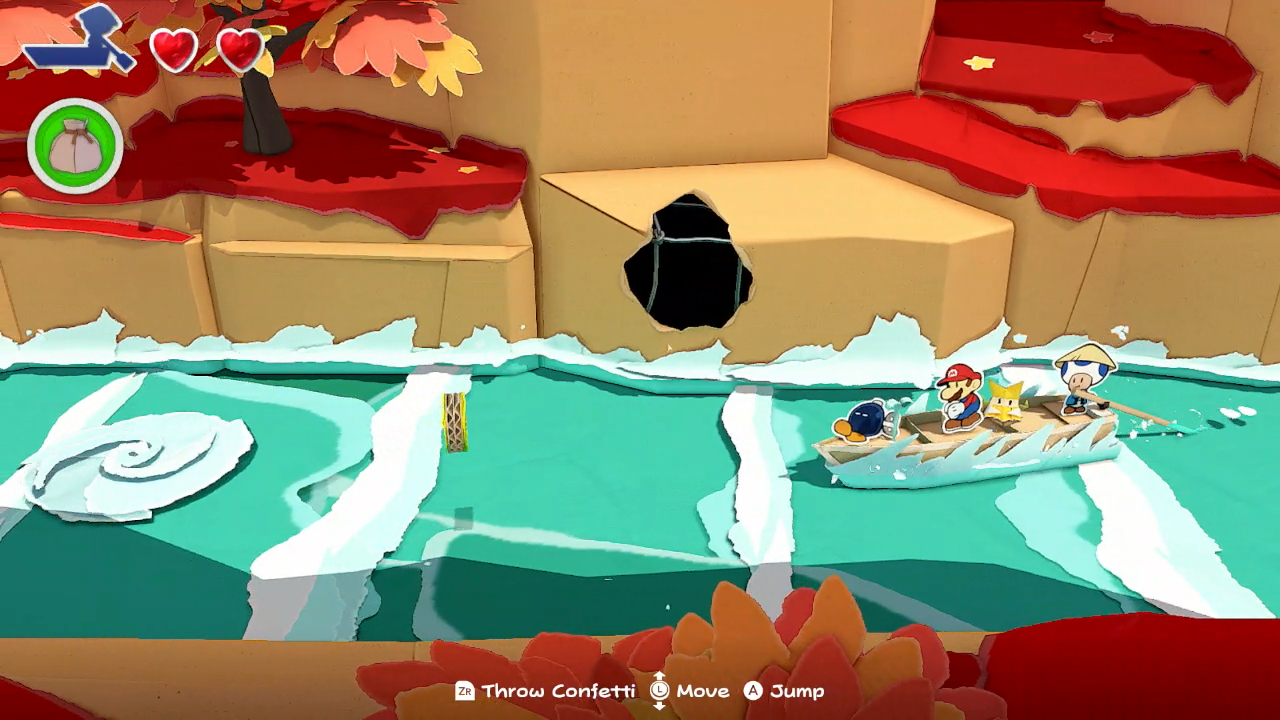Click the Move action label
This screenshot has height=720, width=1280.
(702, 691)
